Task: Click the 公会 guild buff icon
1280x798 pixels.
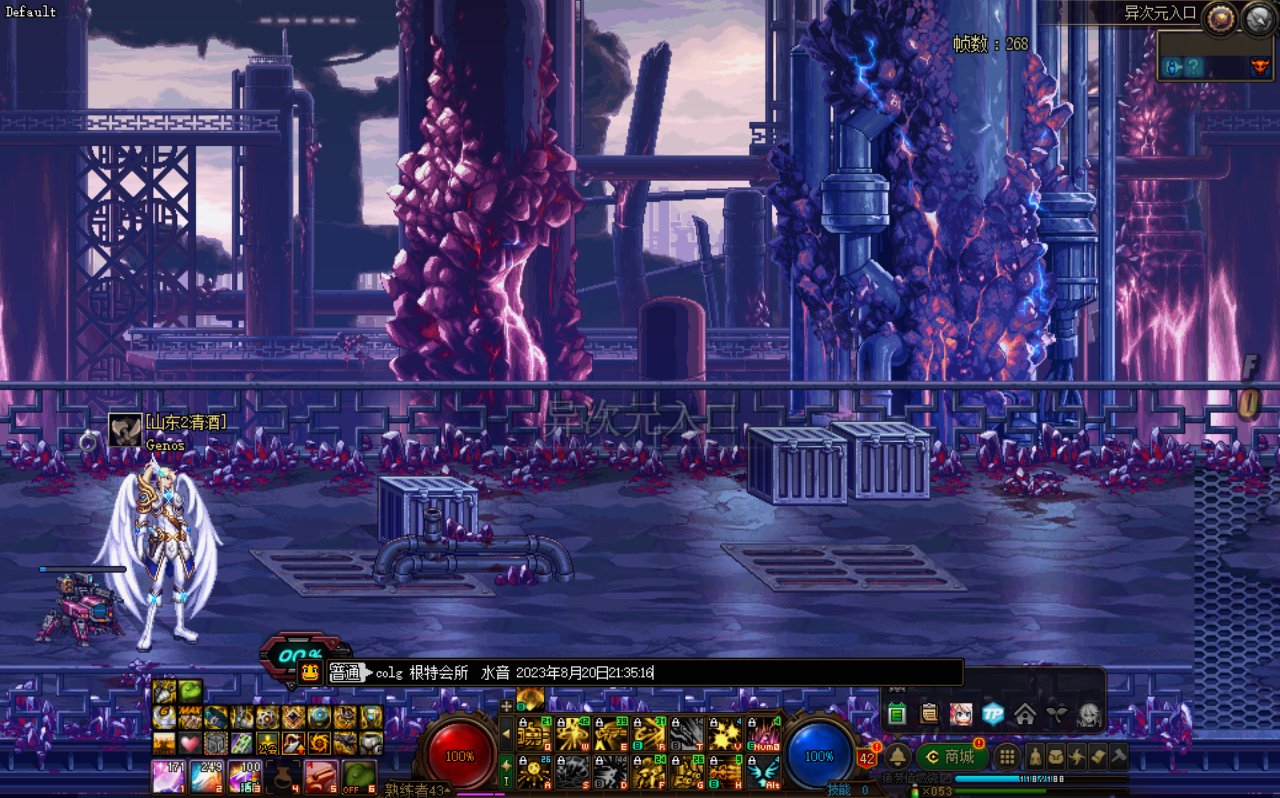Action: click(267, 743)
